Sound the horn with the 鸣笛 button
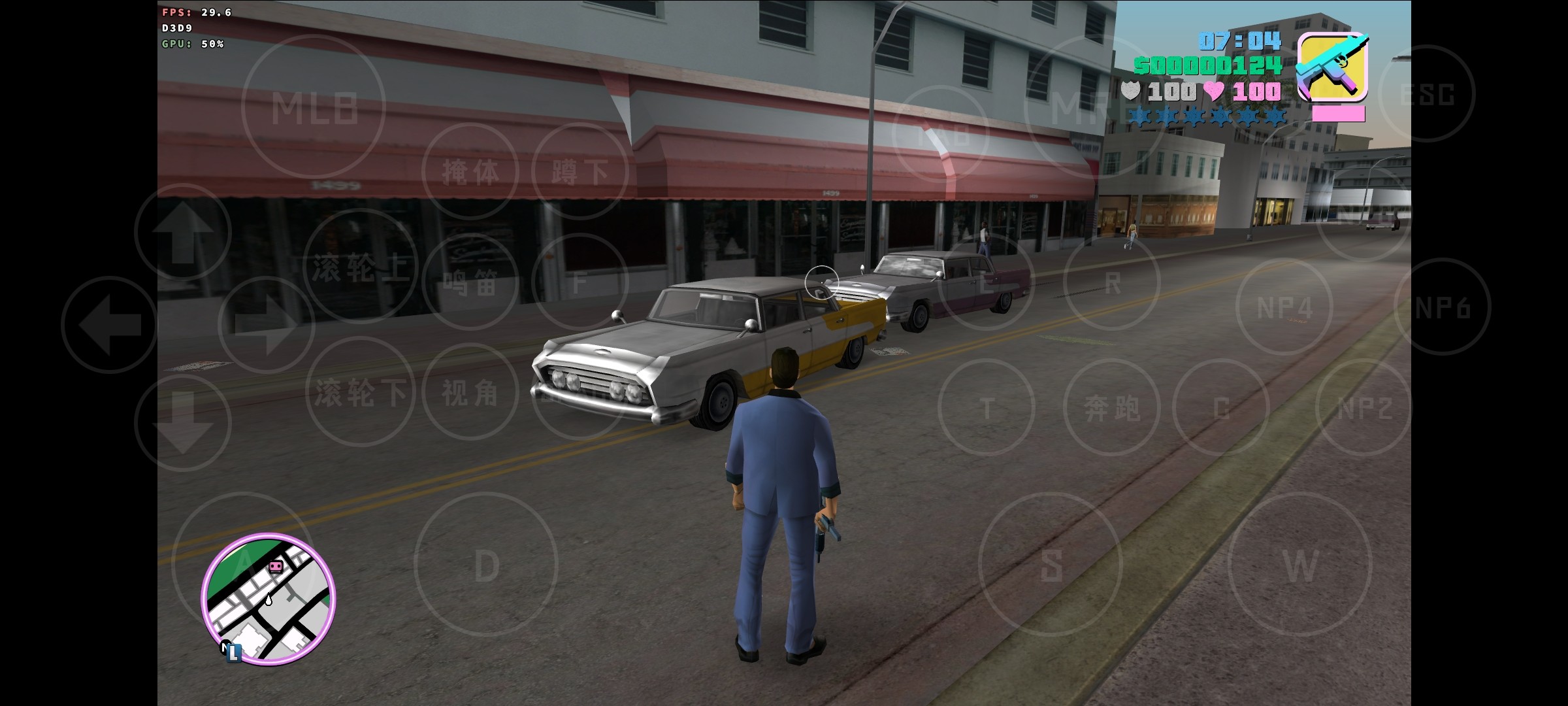The image size is (1568, 706). click(470, 282)
